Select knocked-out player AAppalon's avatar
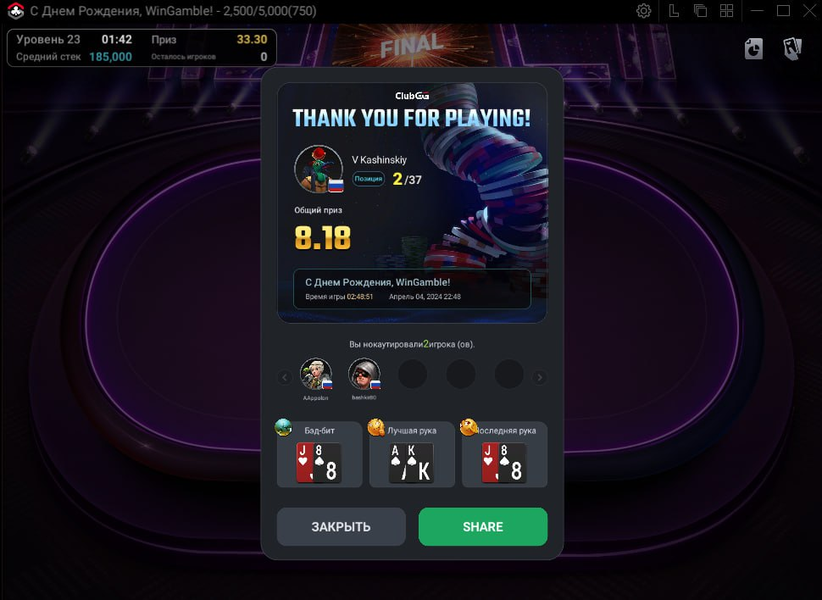The height and width of the screenshot is (600, 822). point(316,375)
